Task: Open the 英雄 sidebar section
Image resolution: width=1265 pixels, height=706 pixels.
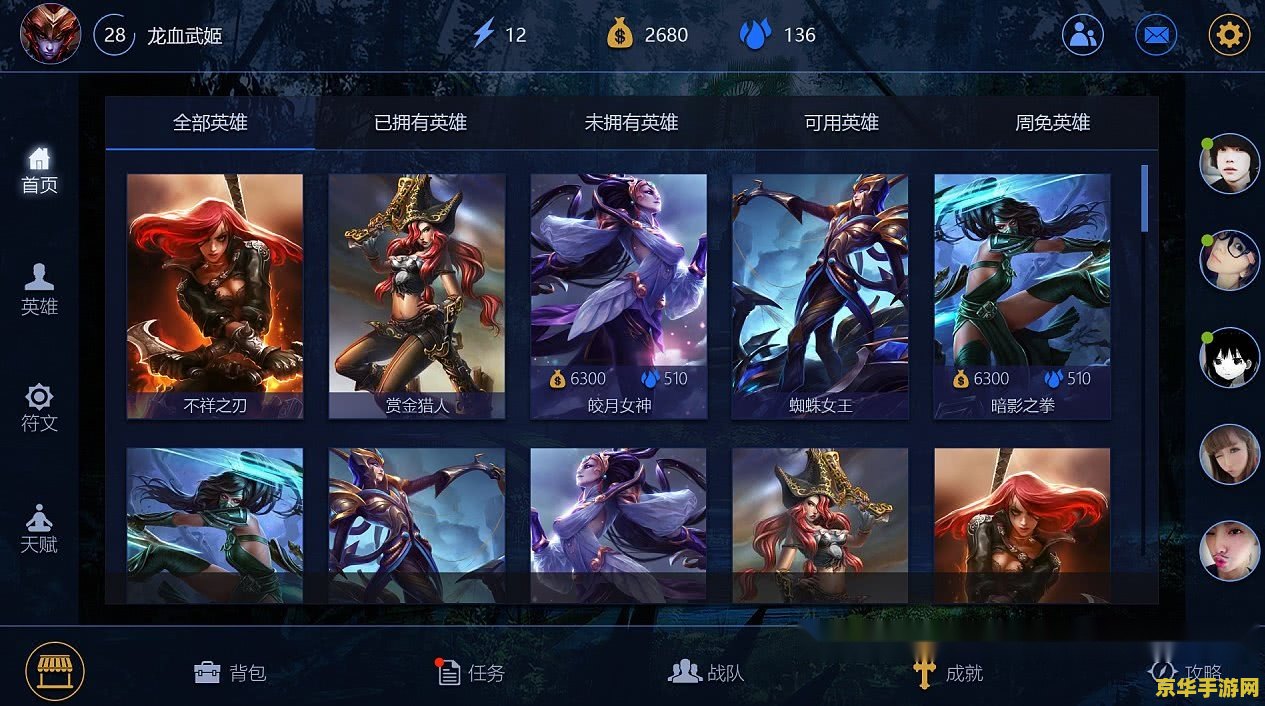Action: (x=39, y=290)
